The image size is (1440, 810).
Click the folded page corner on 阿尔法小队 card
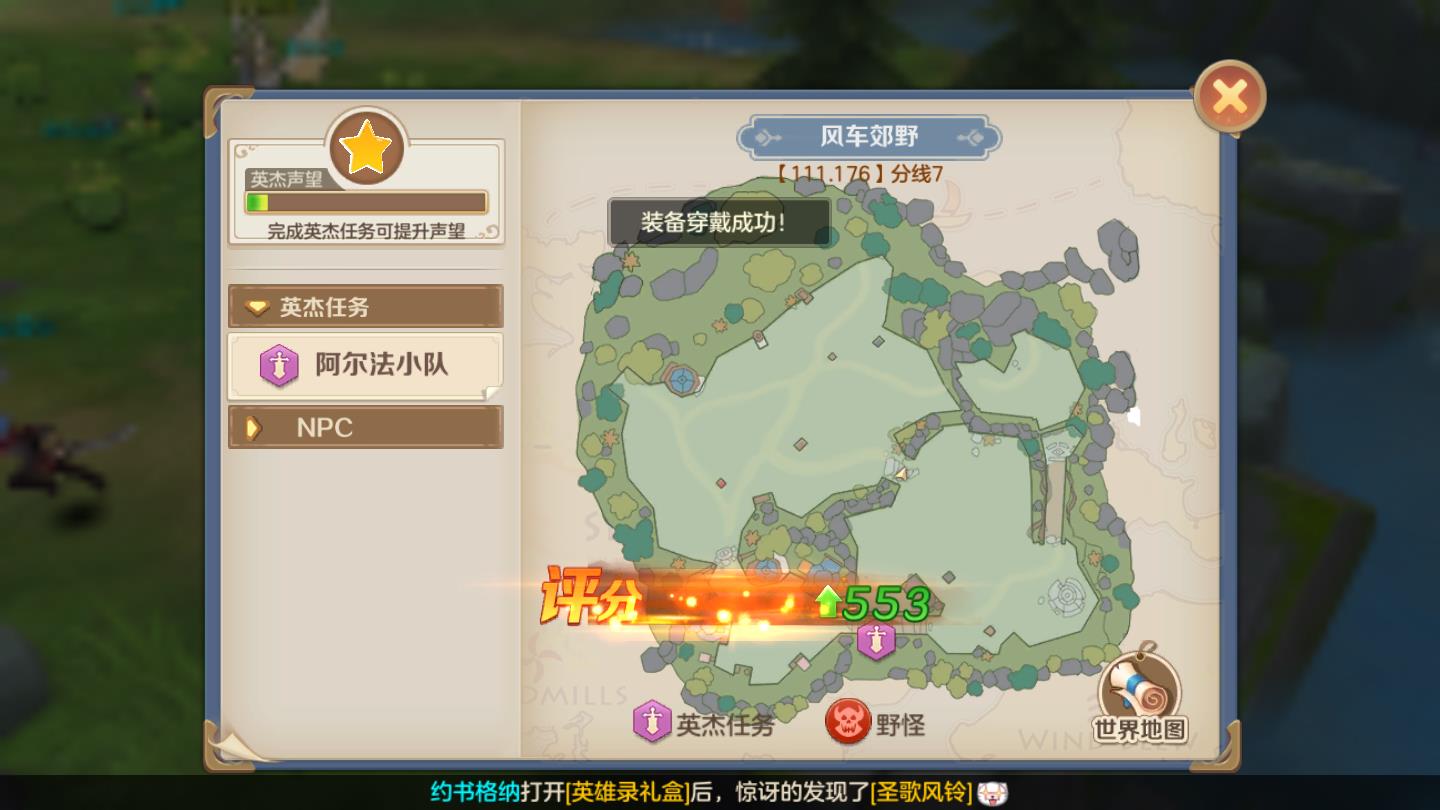pos(494,390)
